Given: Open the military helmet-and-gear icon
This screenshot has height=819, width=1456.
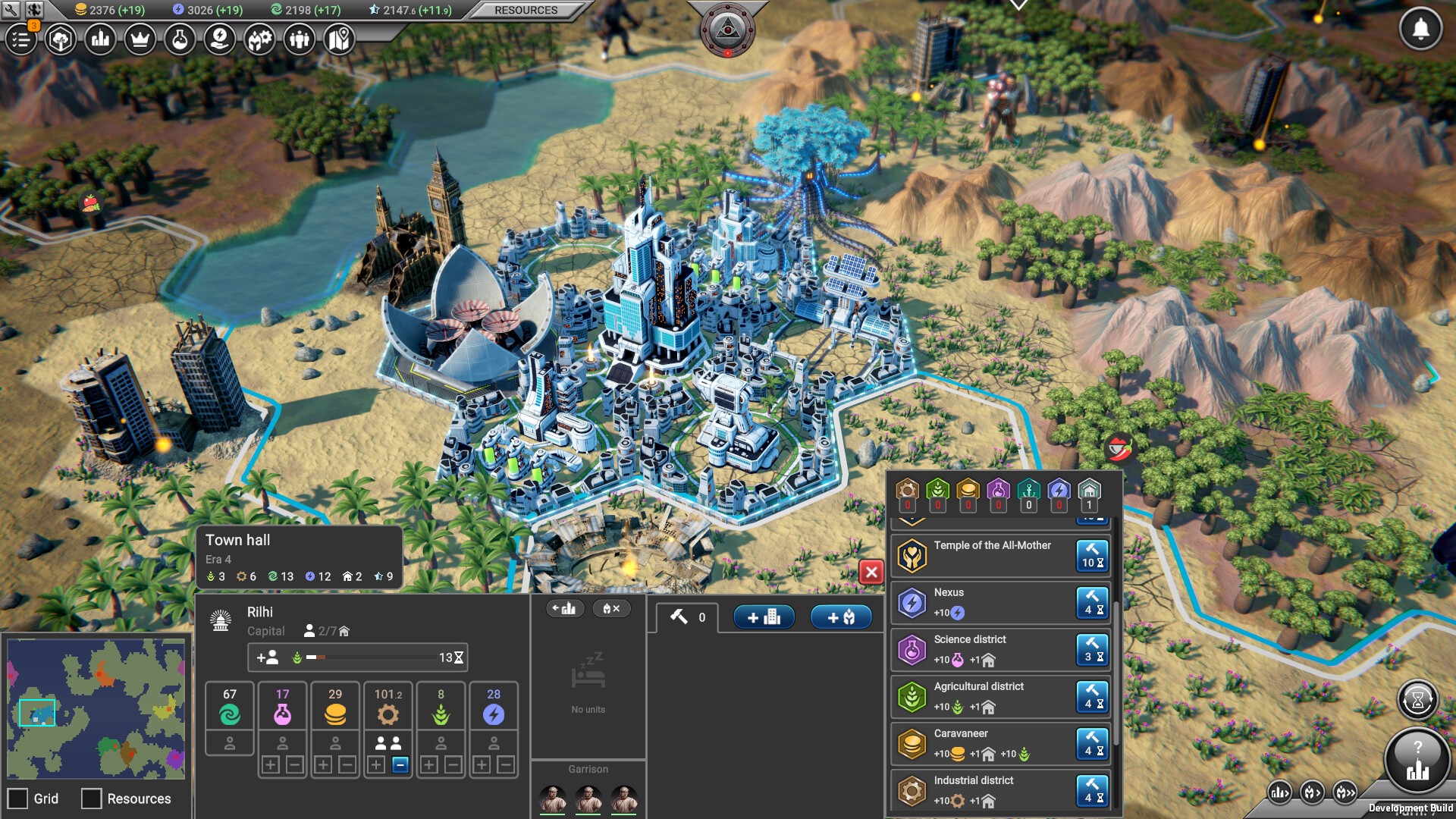Looking at the screenshot, I should (259, 40).
